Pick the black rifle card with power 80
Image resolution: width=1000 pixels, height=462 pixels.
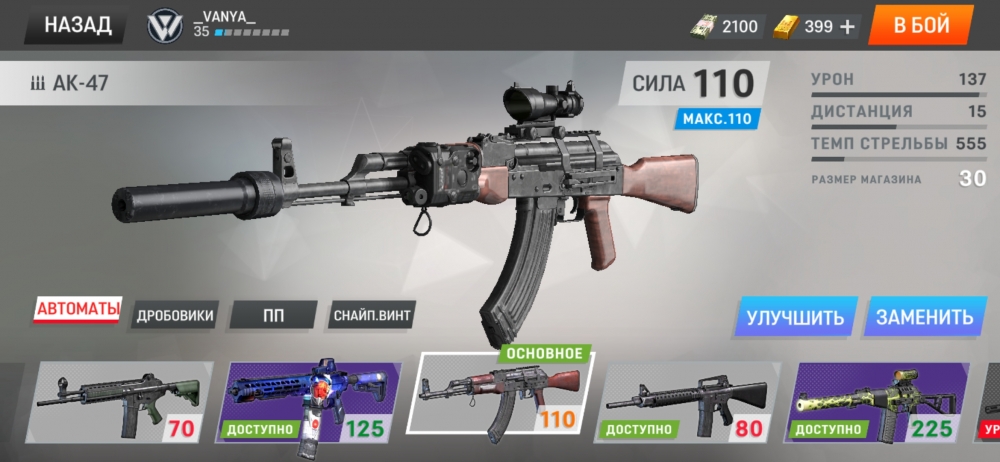click(x=692, y=402)
